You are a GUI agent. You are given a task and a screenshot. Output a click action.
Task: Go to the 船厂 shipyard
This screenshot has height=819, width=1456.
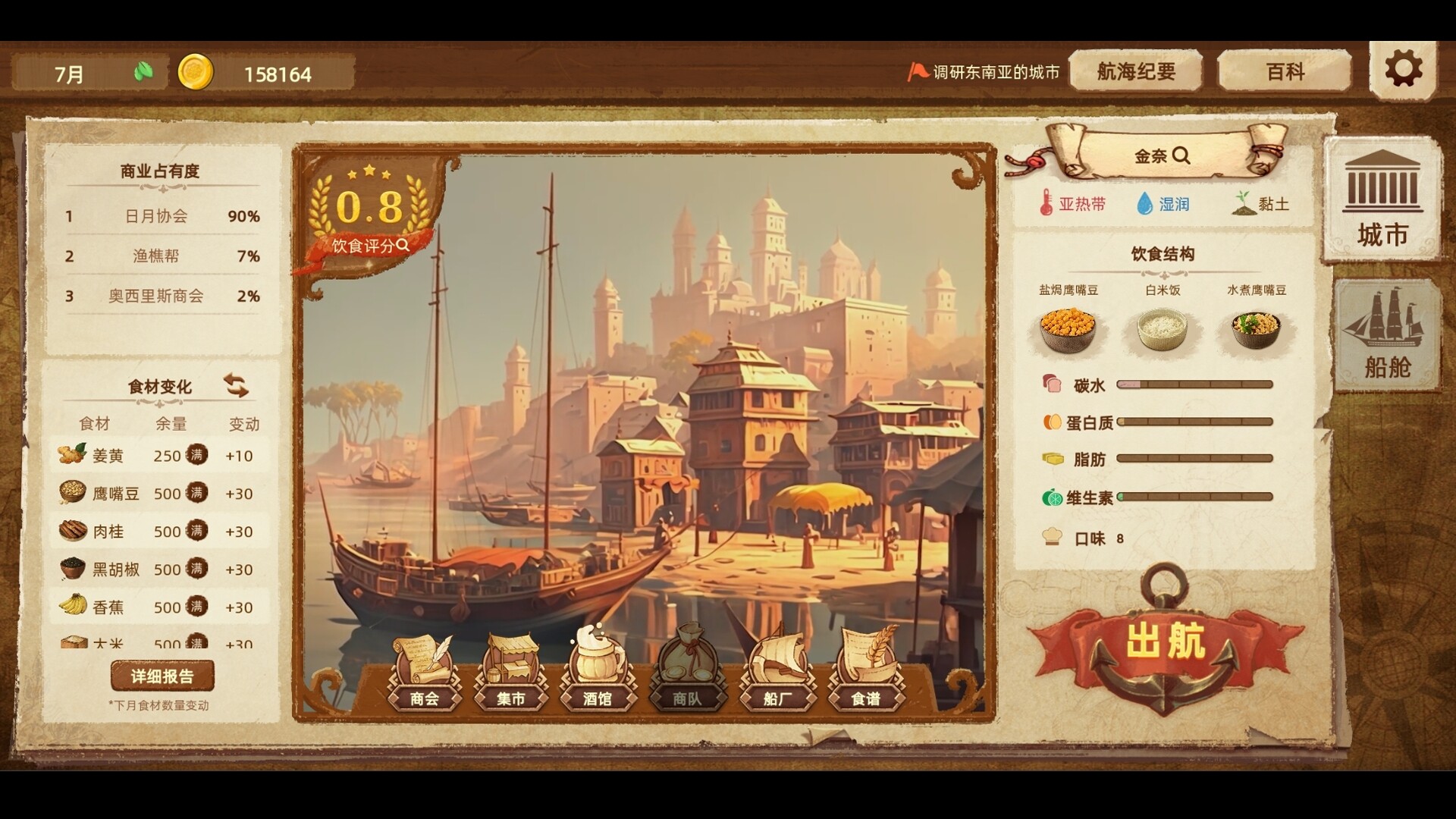pos(777,672)
